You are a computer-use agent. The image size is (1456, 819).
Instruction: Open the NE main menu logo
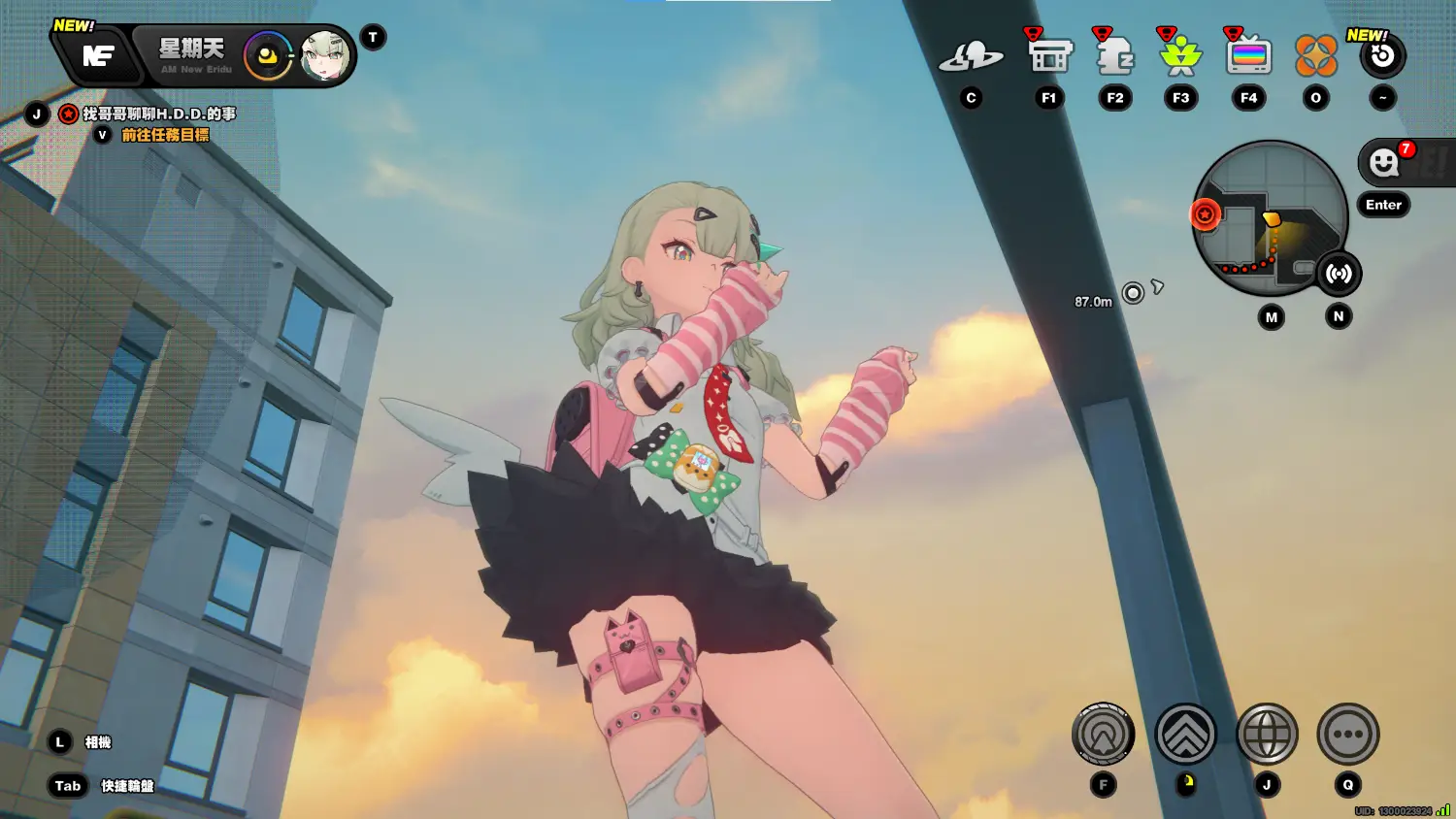point(98,56)
